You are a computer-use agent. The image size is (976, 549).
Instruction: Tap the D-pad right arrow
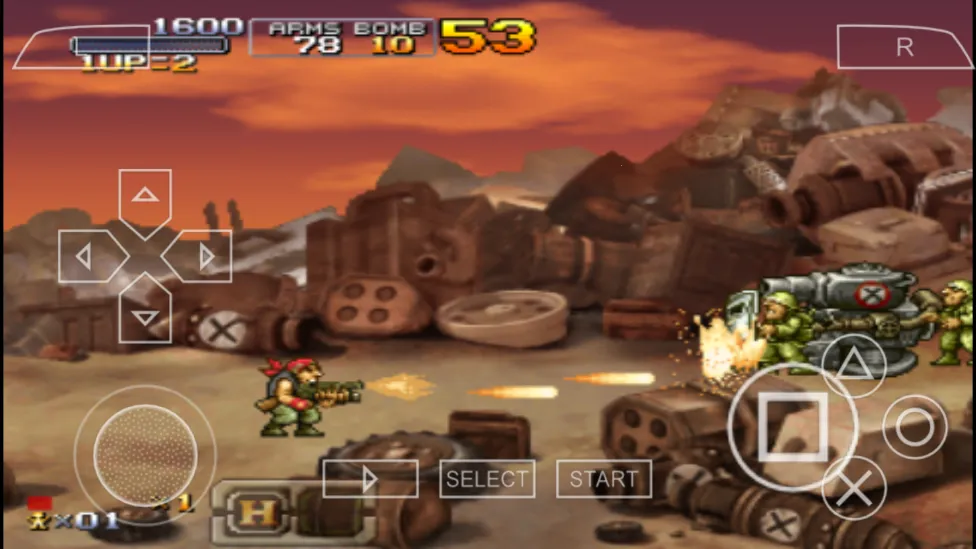(x=202, y=257)
